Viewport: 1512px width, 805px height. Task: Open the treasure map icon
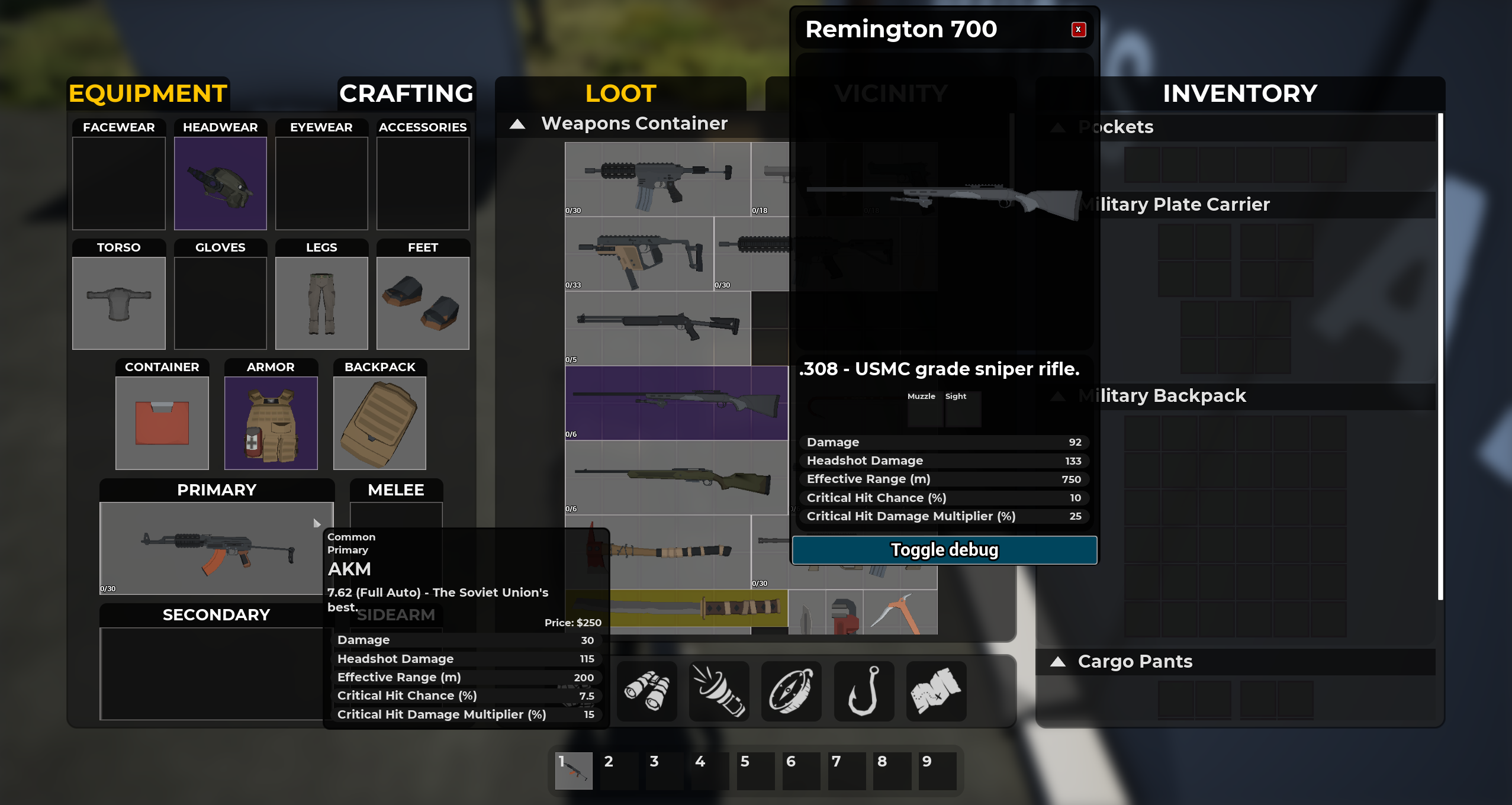pyautogui.click(x=937, y=691)
